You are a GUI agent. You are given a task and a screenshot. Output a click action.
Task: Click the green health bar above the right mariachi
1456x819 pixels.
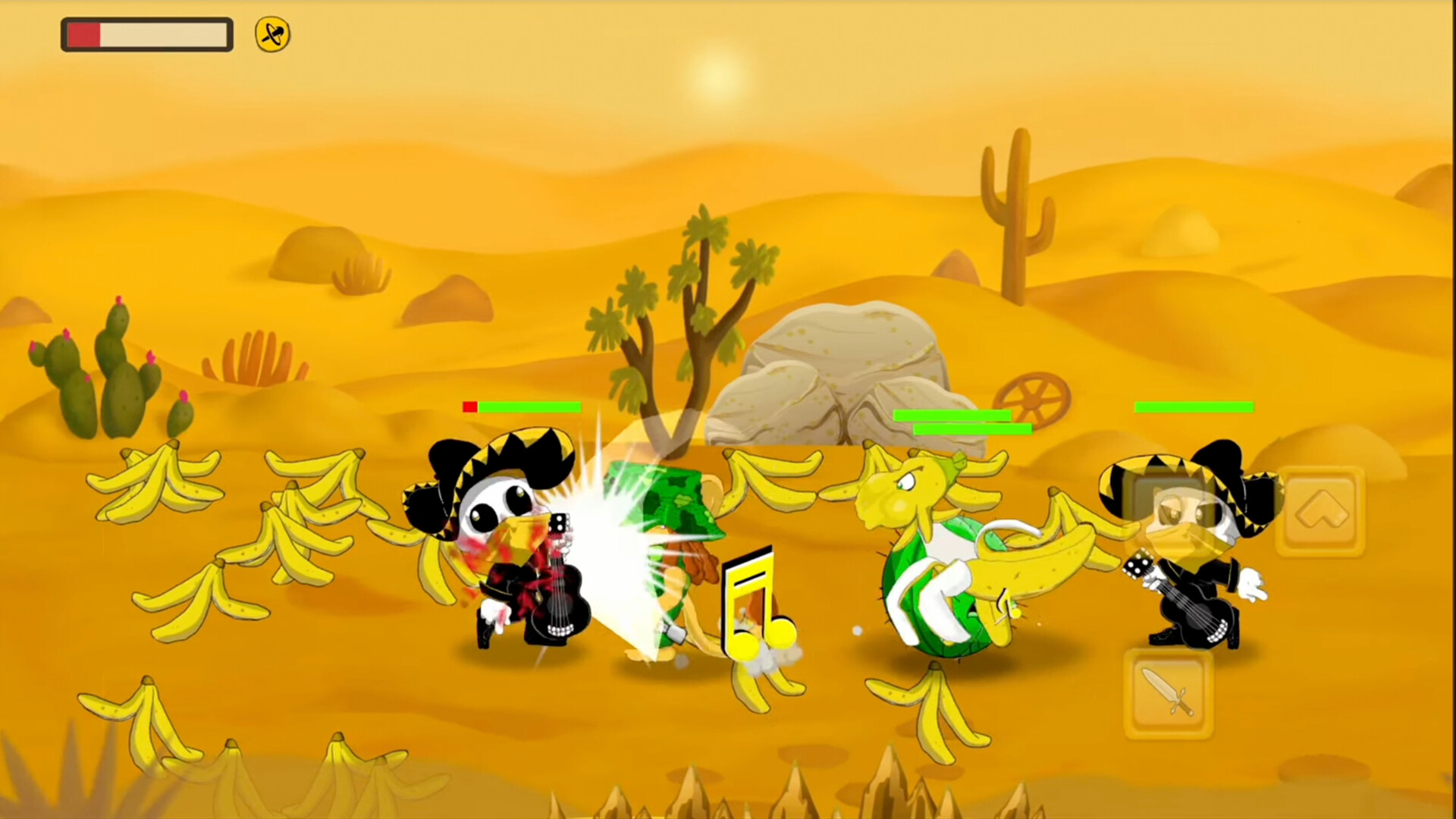pos(1196,408)
